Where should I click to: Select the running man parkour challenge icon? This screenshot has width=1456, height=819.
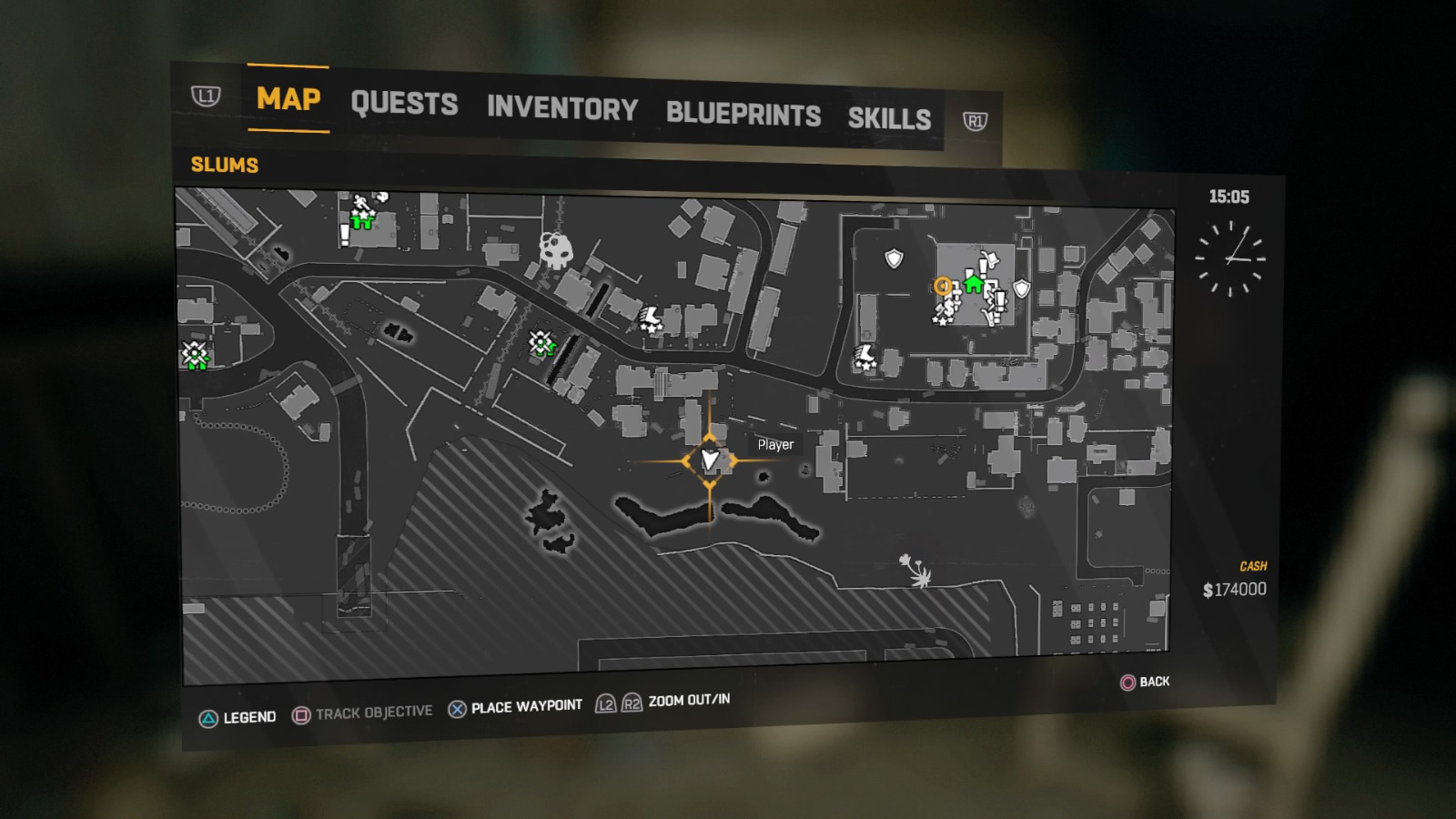click(x=359, y=203)
